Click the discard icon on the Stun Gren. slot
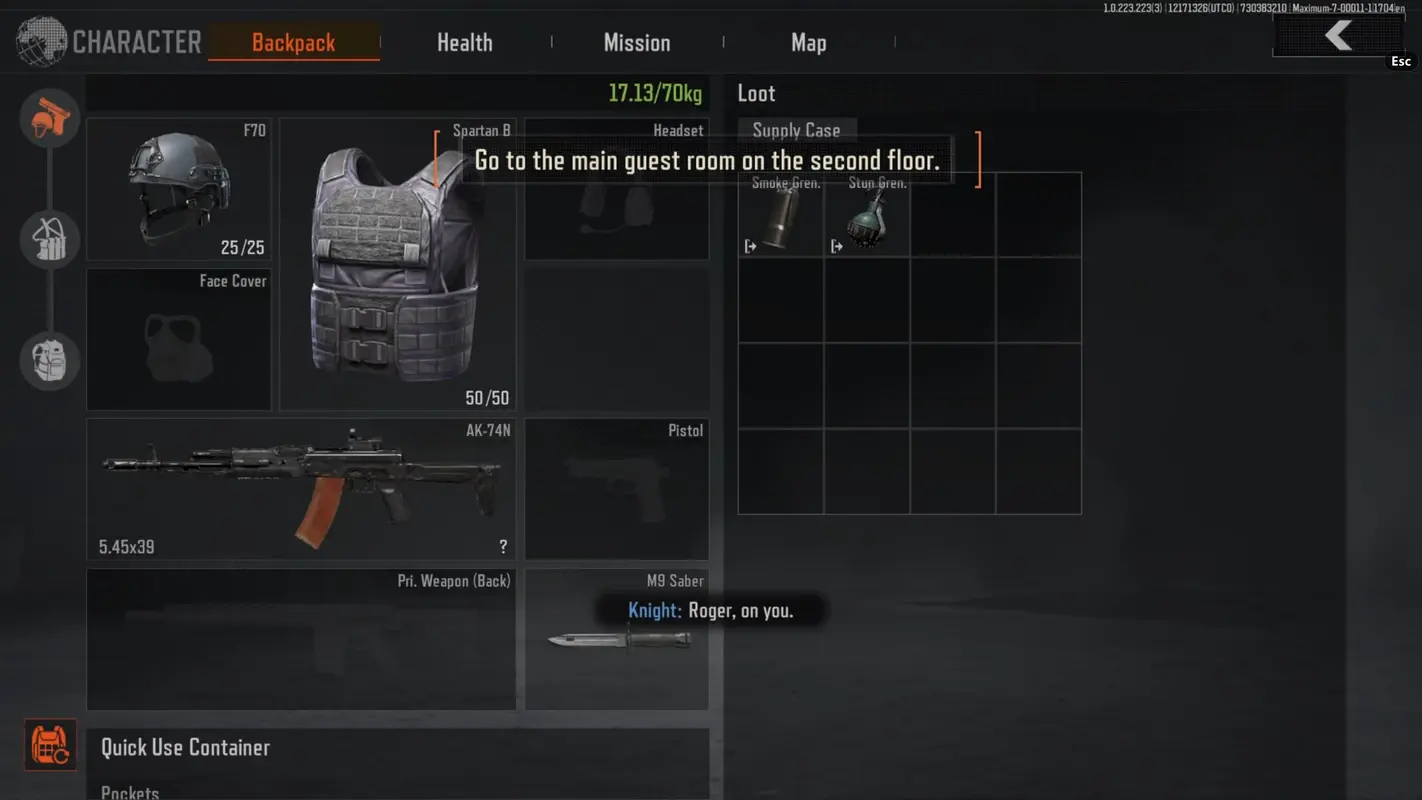This screenshot has height=800, width=1422. [836, 245]
